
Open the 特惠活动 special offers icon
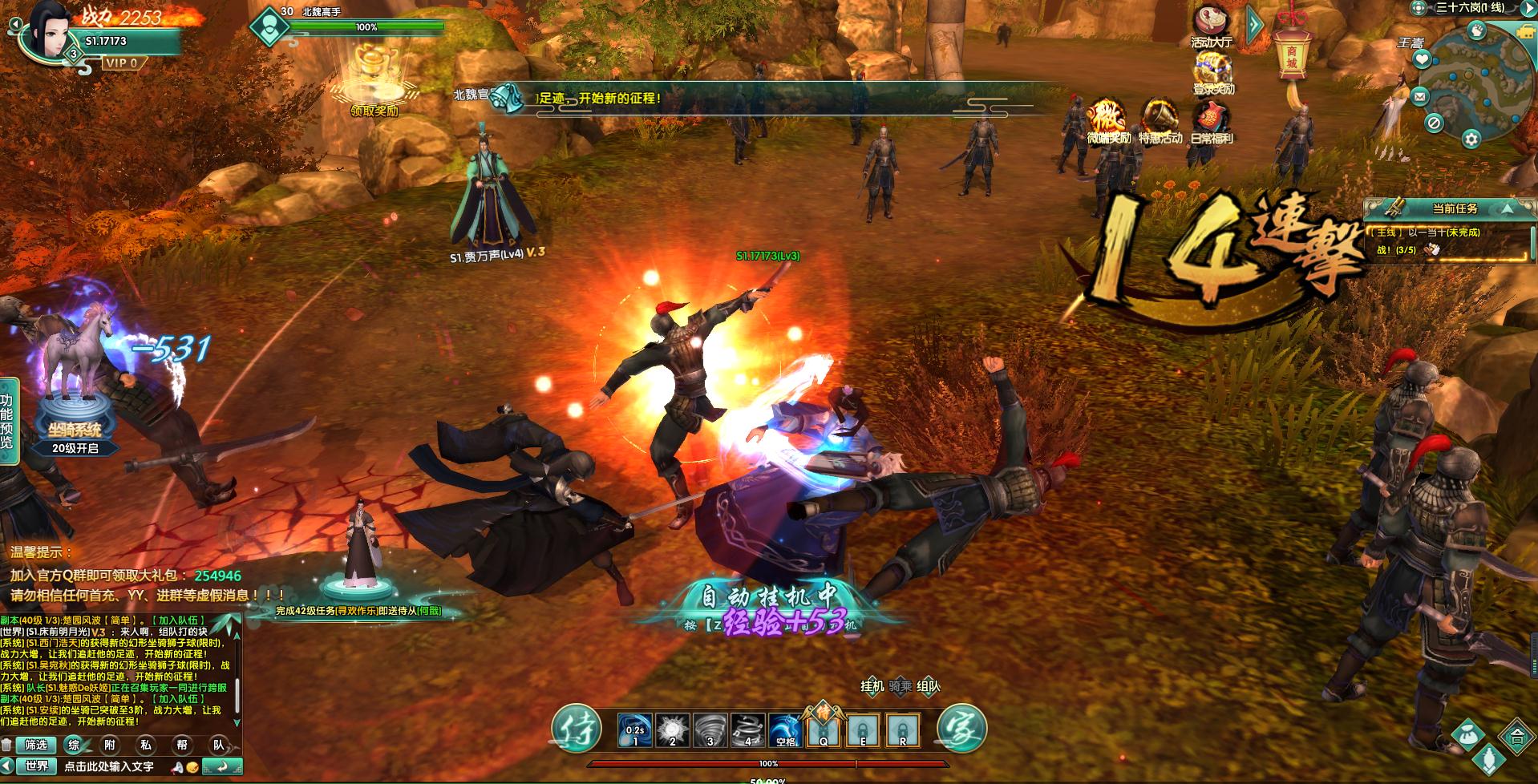click(1160, 122)
